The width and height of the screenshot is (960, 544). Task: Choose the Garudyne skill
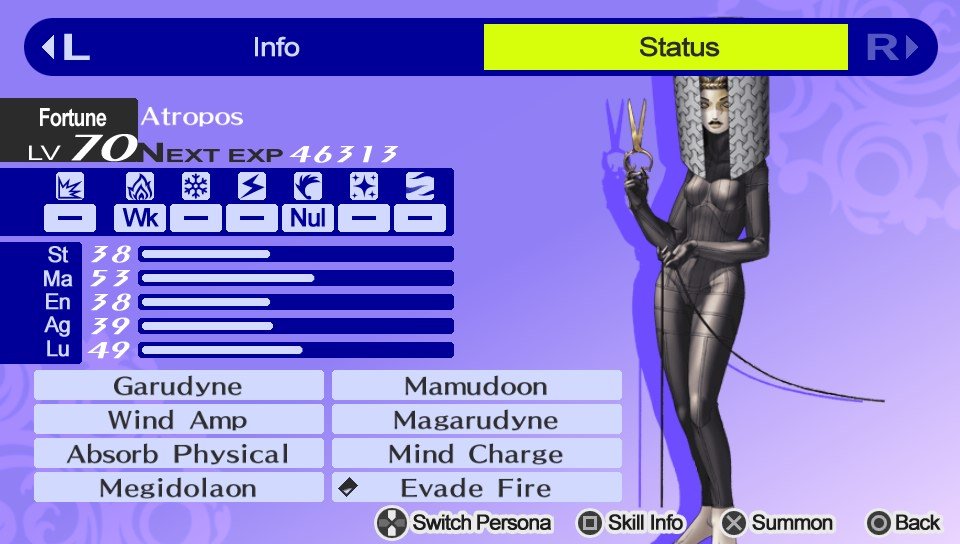178,386
